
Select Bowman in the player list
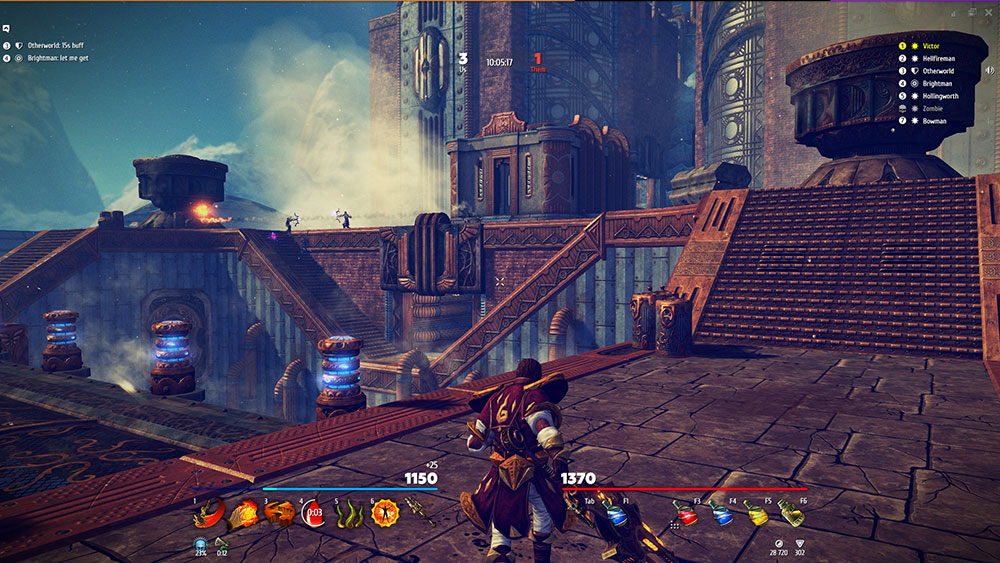tap(934, 121)
